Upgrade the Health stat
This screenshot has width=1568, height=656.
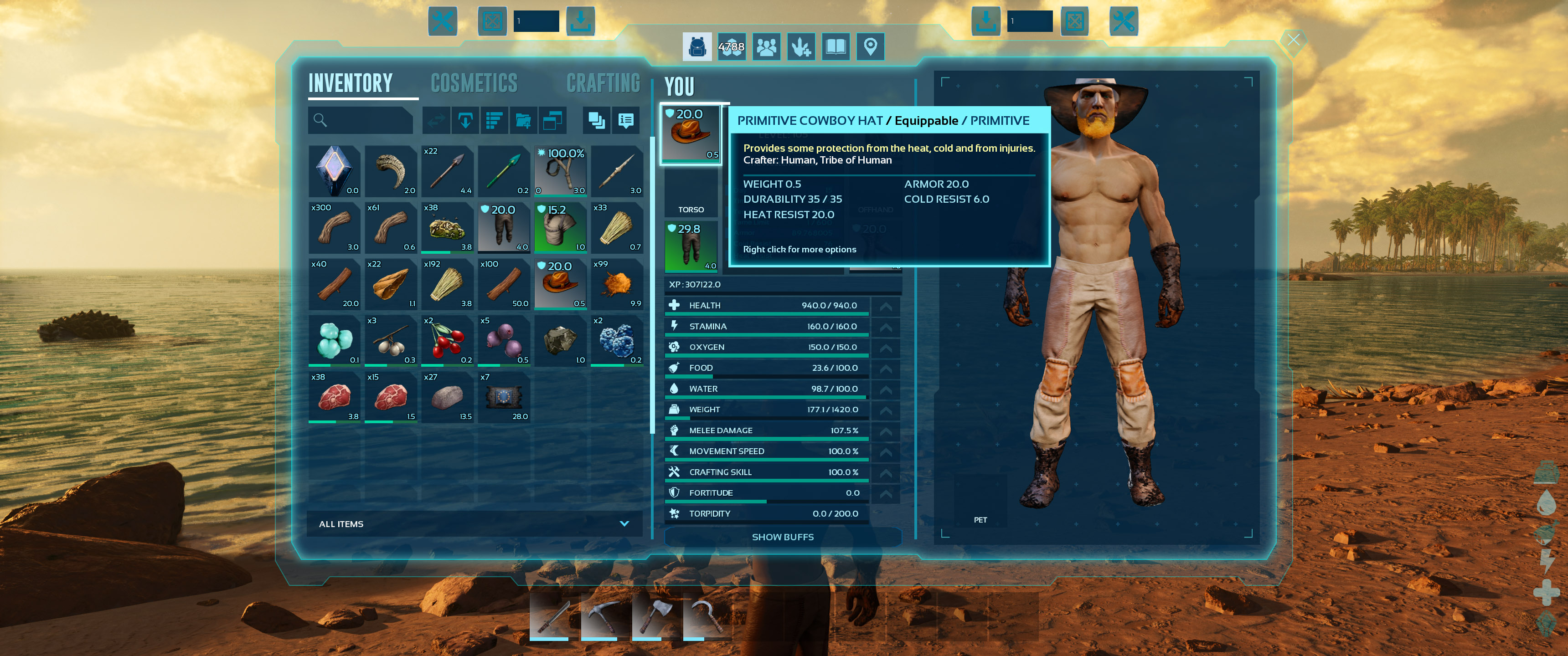pos(886,306)
